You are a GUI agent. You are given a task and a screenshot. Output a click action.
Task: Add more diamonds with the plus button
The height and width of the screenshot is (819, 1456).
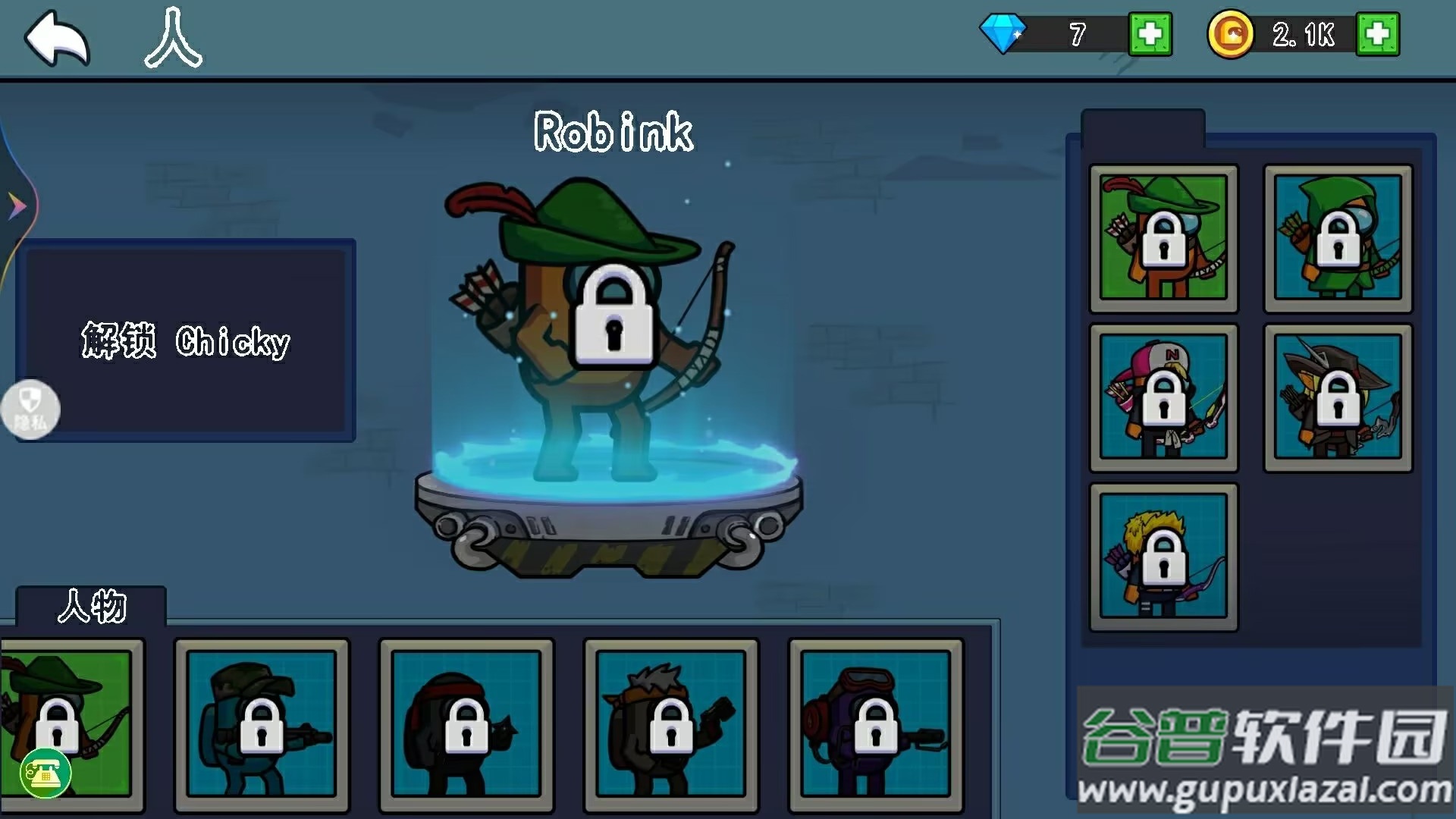[x=1150, y=34]
